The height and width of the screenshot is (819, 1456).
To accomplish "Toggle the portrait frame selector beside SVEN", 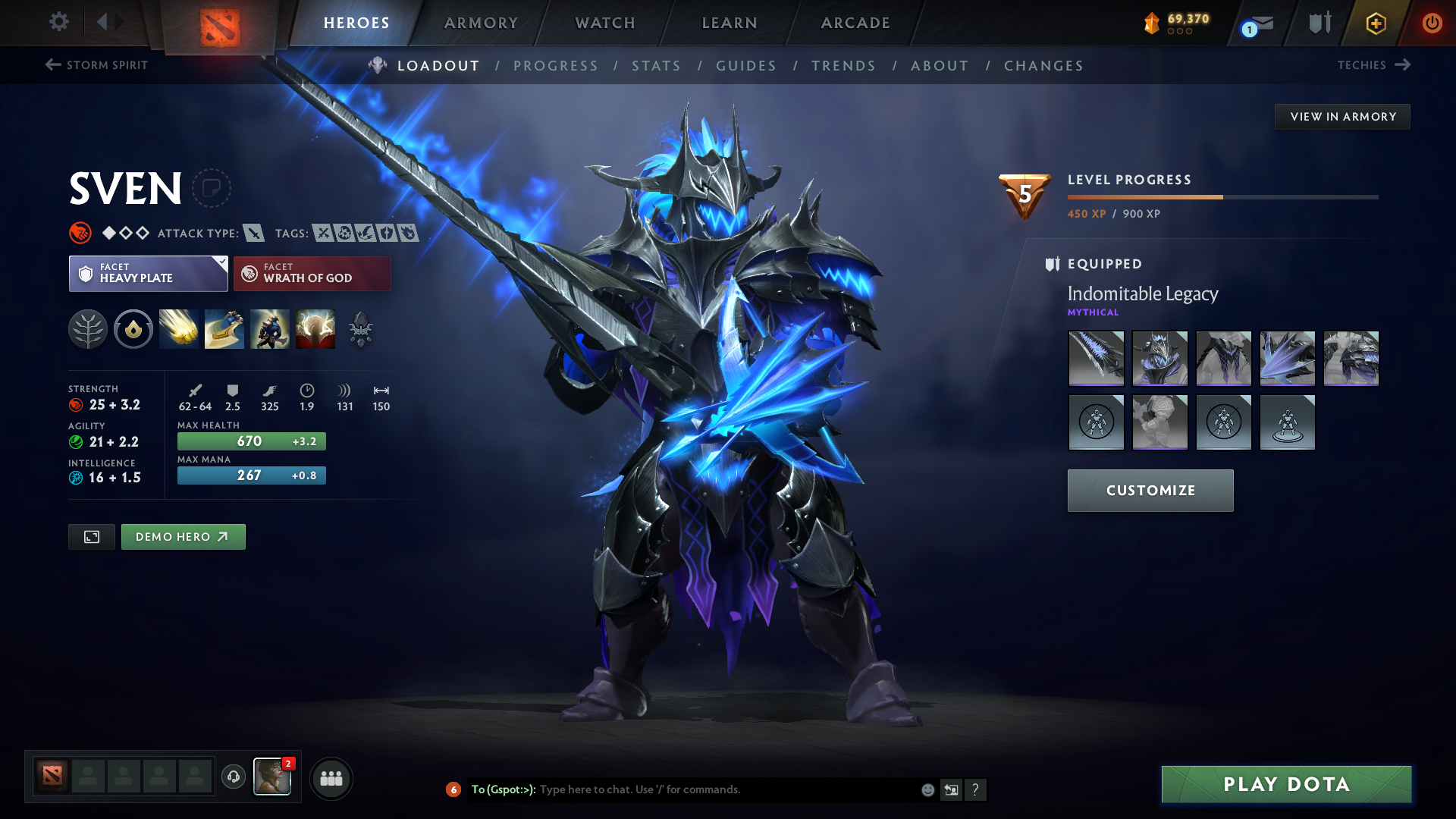I will pyautogui.click(x=213, y=188).
